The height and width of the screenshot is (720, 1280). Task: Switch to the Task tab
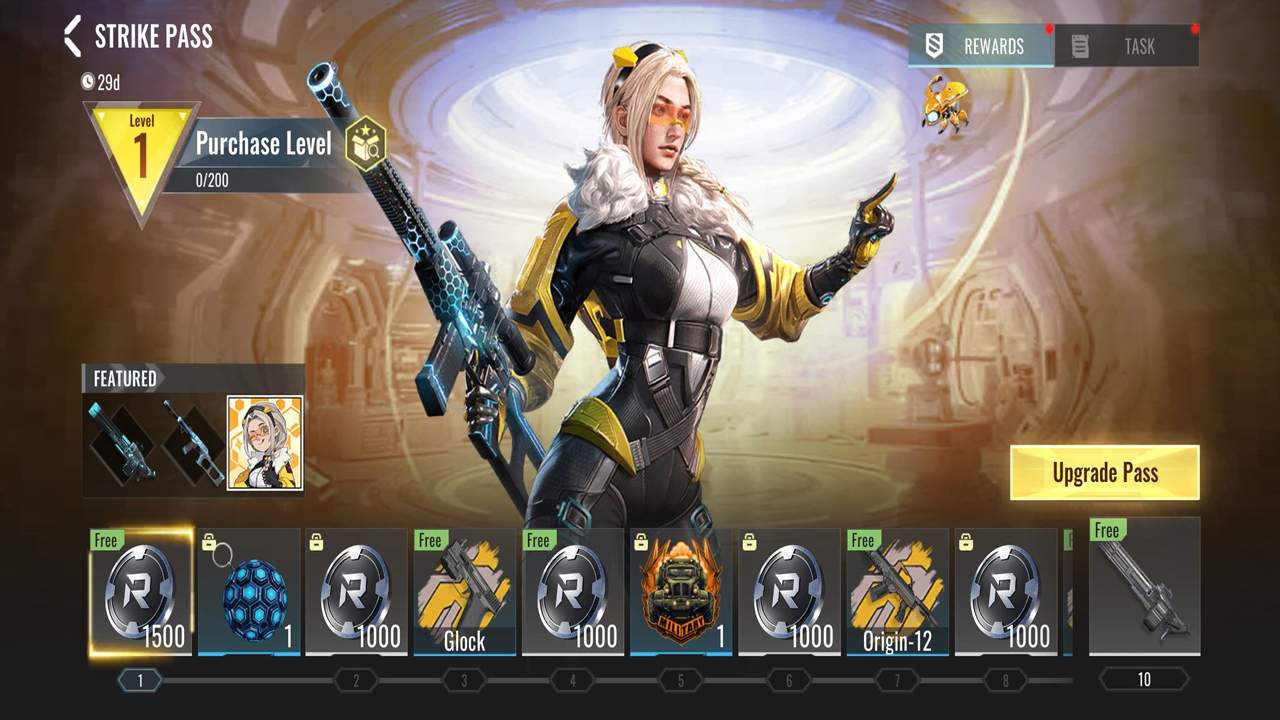[1126, 46]
